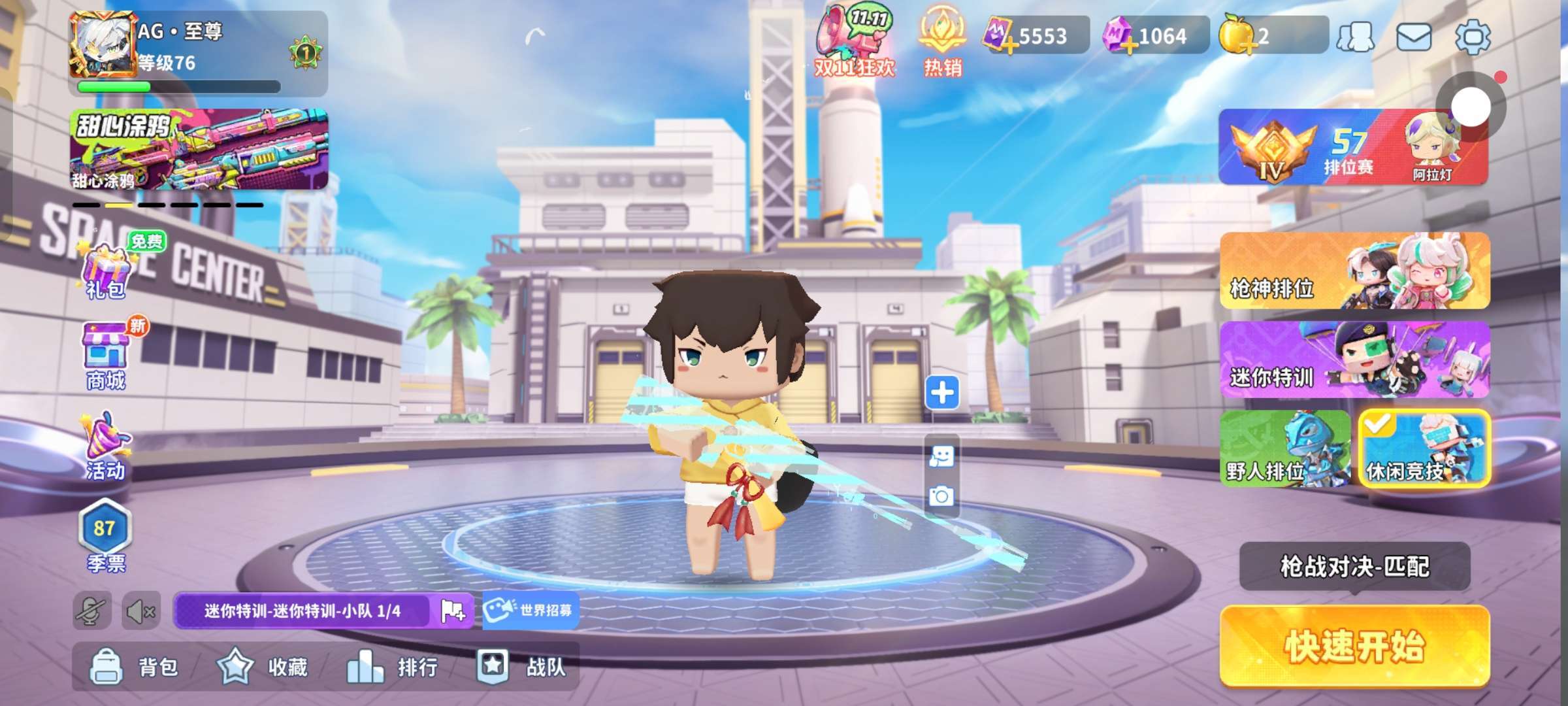Open the 热销 hot sale shop

pos(942,41)
